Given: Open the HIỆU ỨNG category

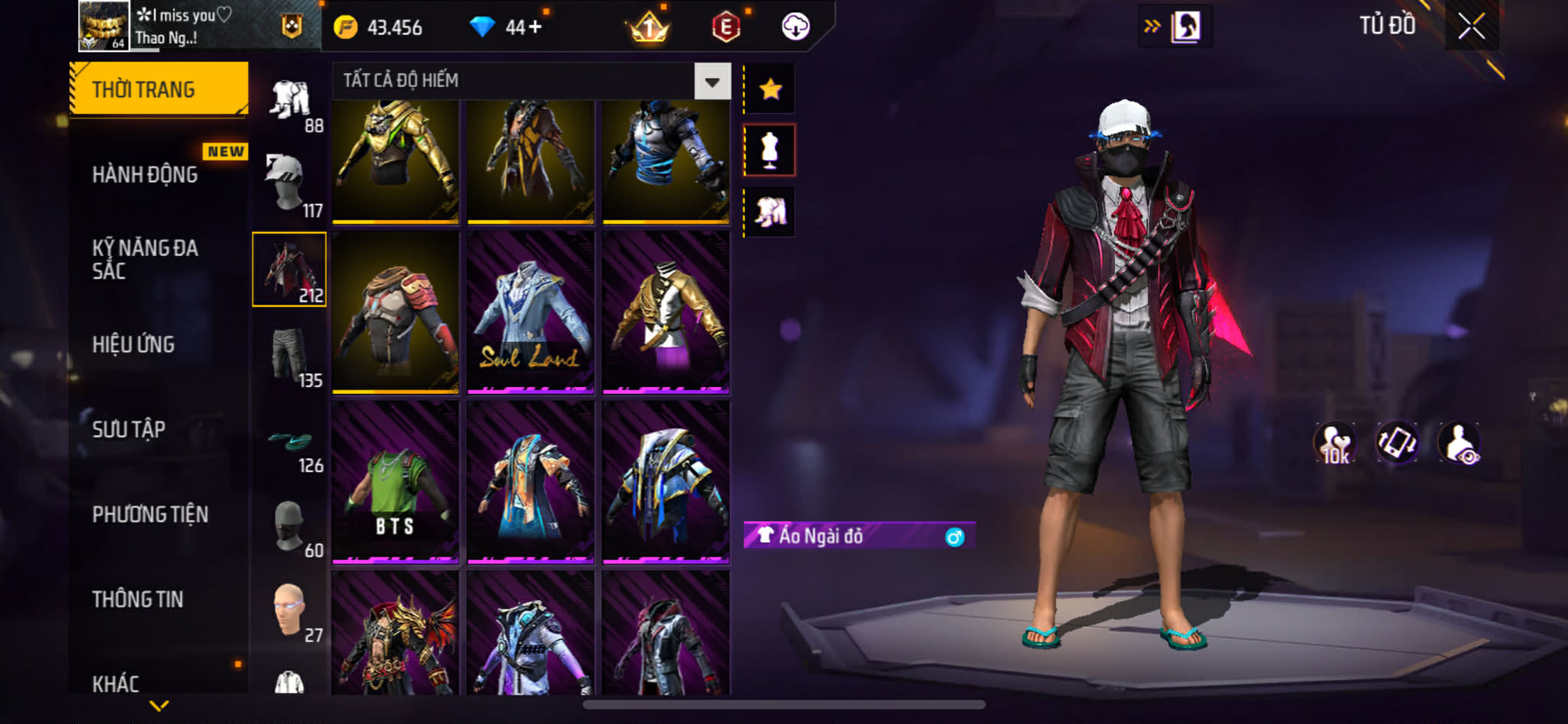Looking at the screenshot, I should 134,344.
